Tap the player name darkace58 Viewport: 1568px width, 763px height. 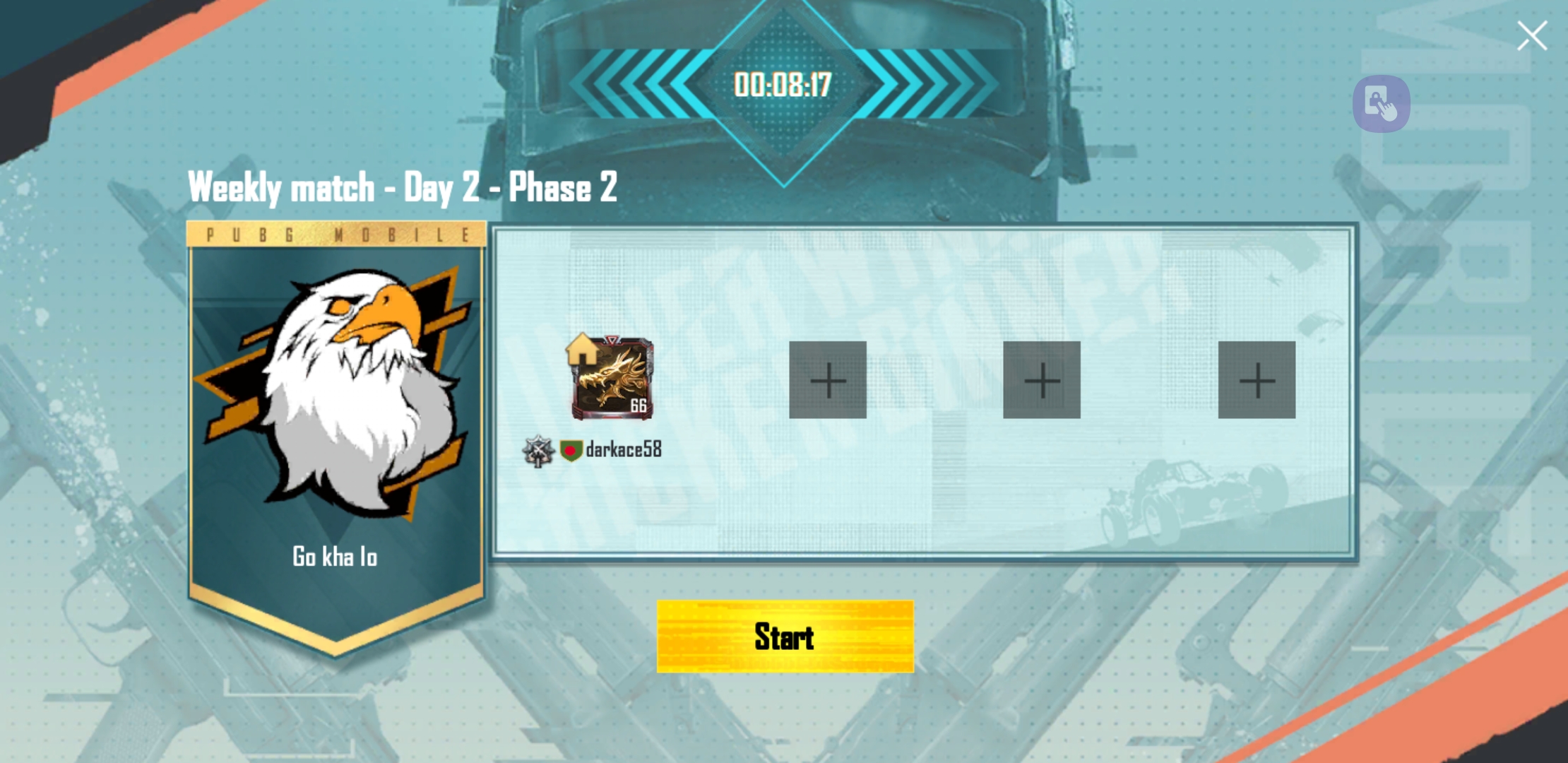623,449
